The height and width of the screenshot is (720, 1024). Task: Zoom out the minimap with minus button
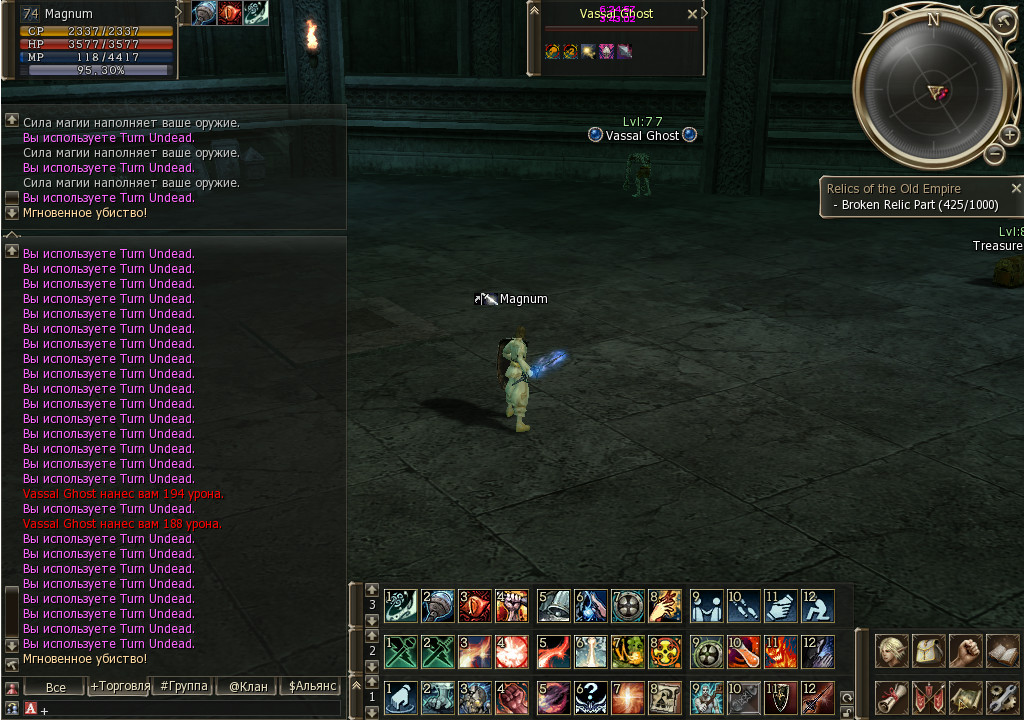pos(994,153)
